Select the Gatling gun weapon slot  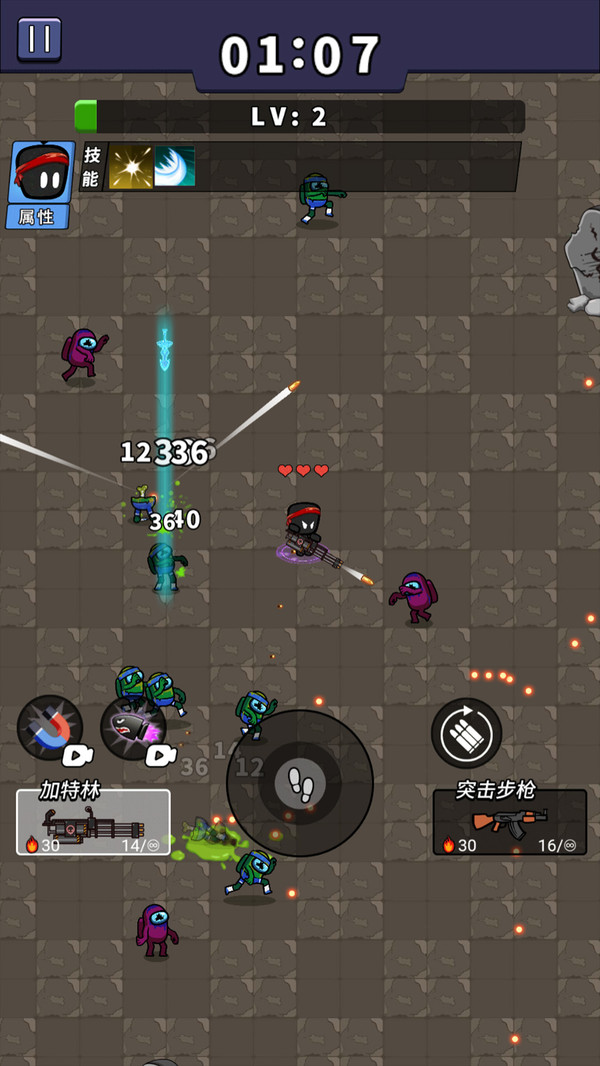click(93, 822)
